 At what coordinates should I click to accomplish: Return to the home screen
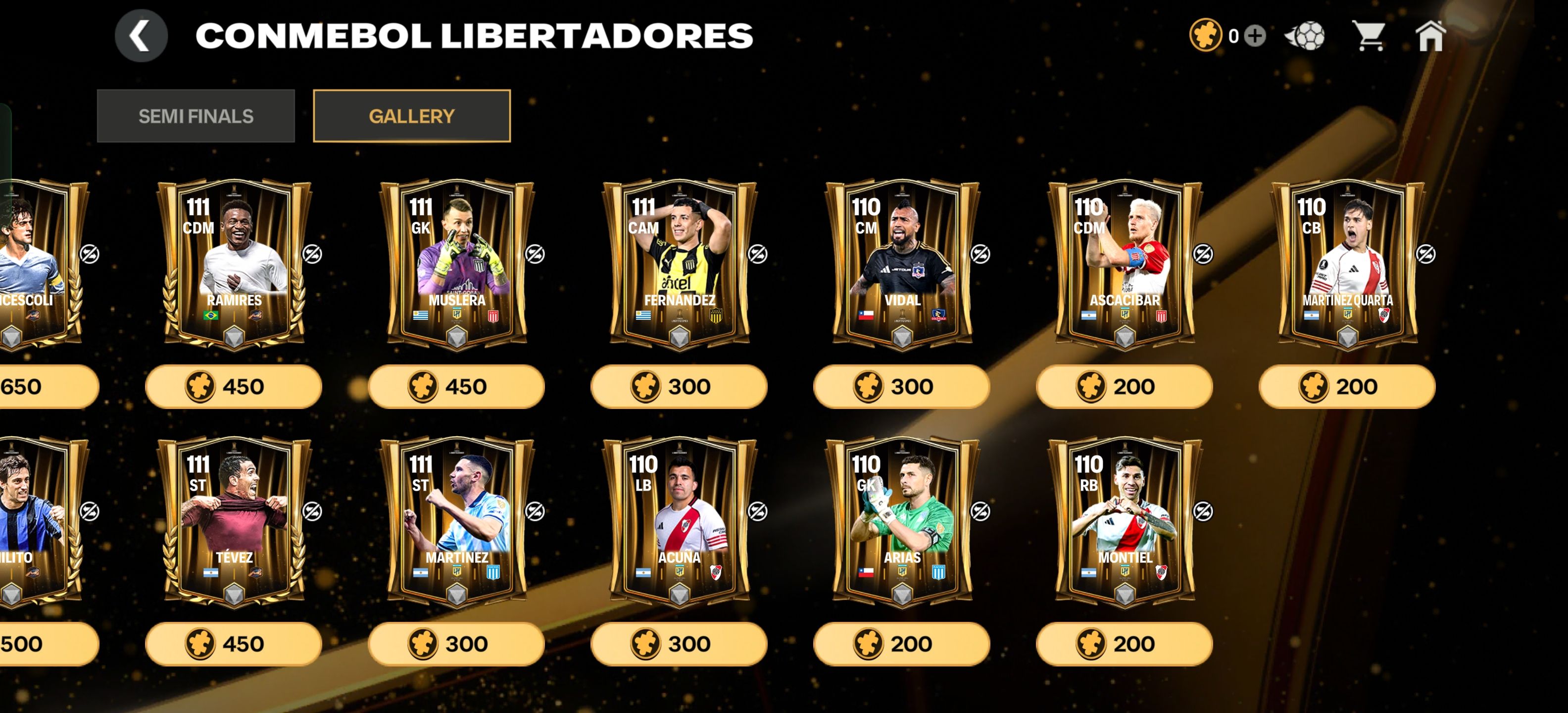coord(1430,36)
